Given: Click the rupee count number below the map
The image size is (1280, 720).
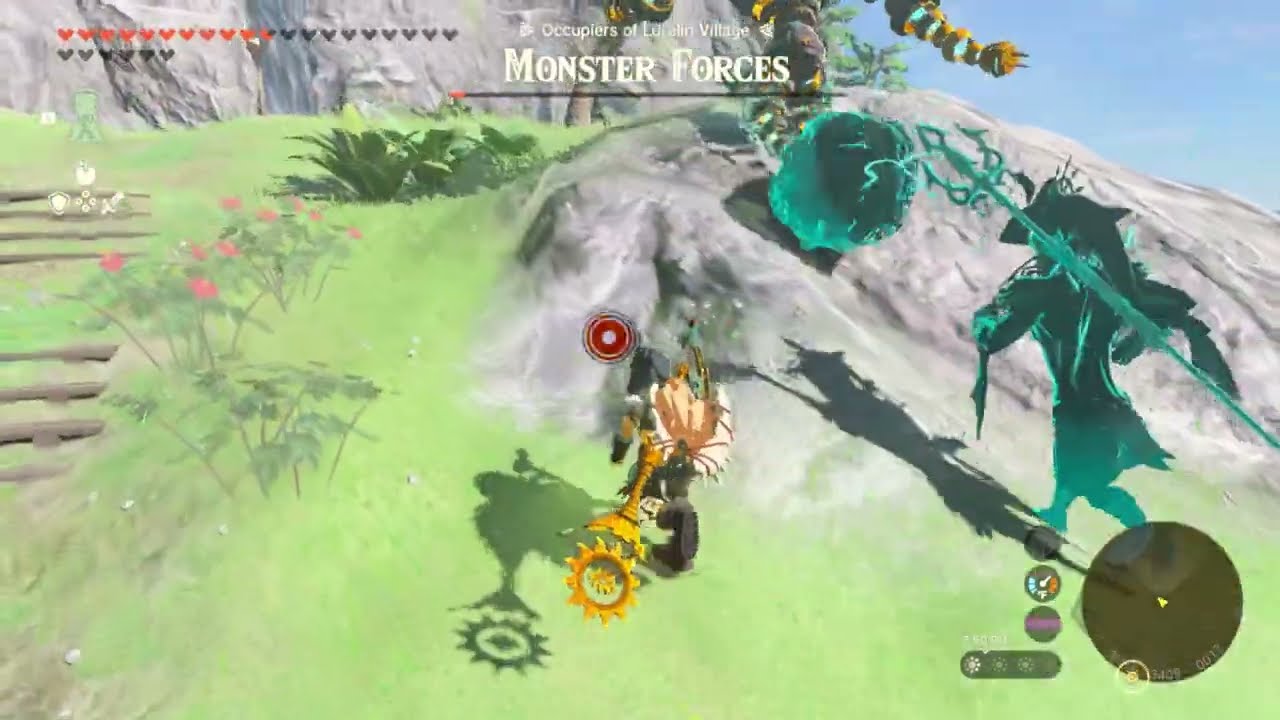Looking at the screenshot, I should (1167, 674).
